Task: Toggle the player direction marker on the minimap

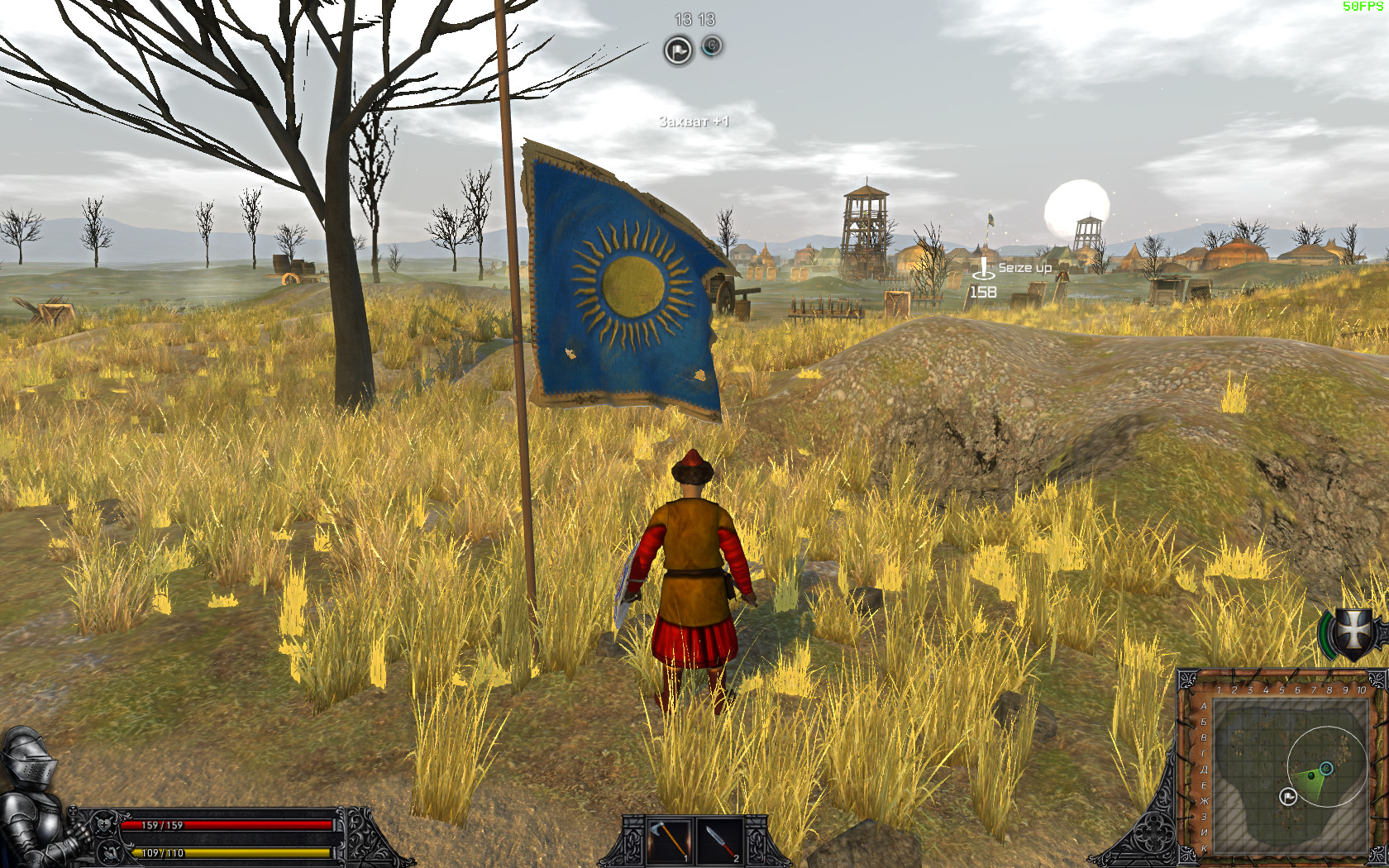Action: coord(1311,775)
